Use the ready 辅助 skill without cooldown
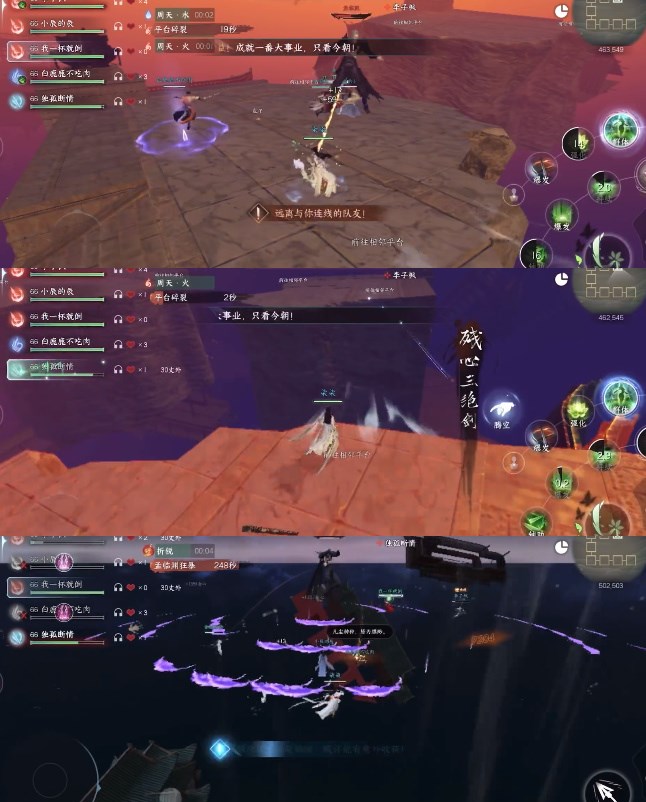 537,521
